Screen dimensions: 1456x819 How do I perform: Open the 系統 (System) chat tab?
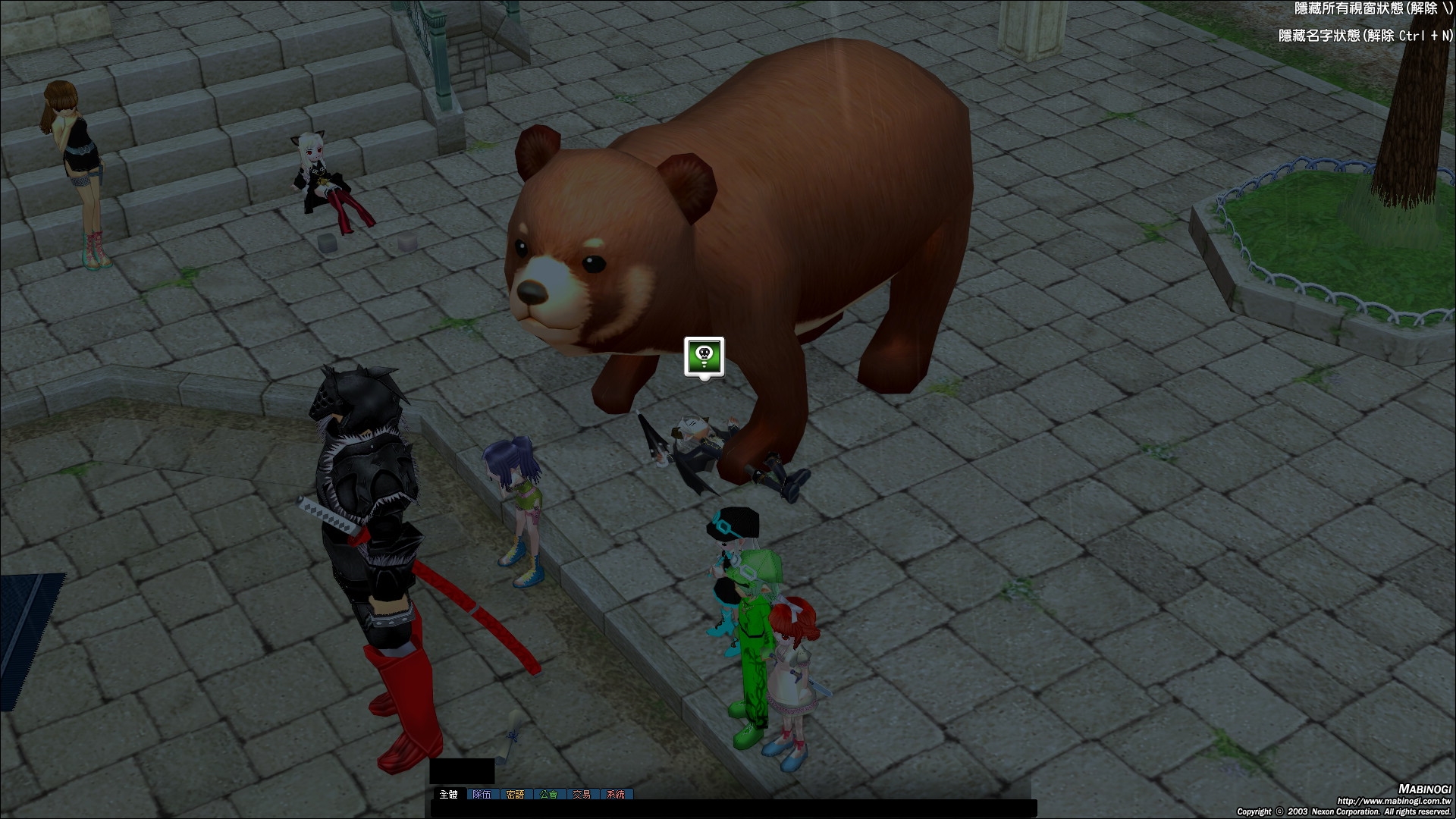click(616, 794)
